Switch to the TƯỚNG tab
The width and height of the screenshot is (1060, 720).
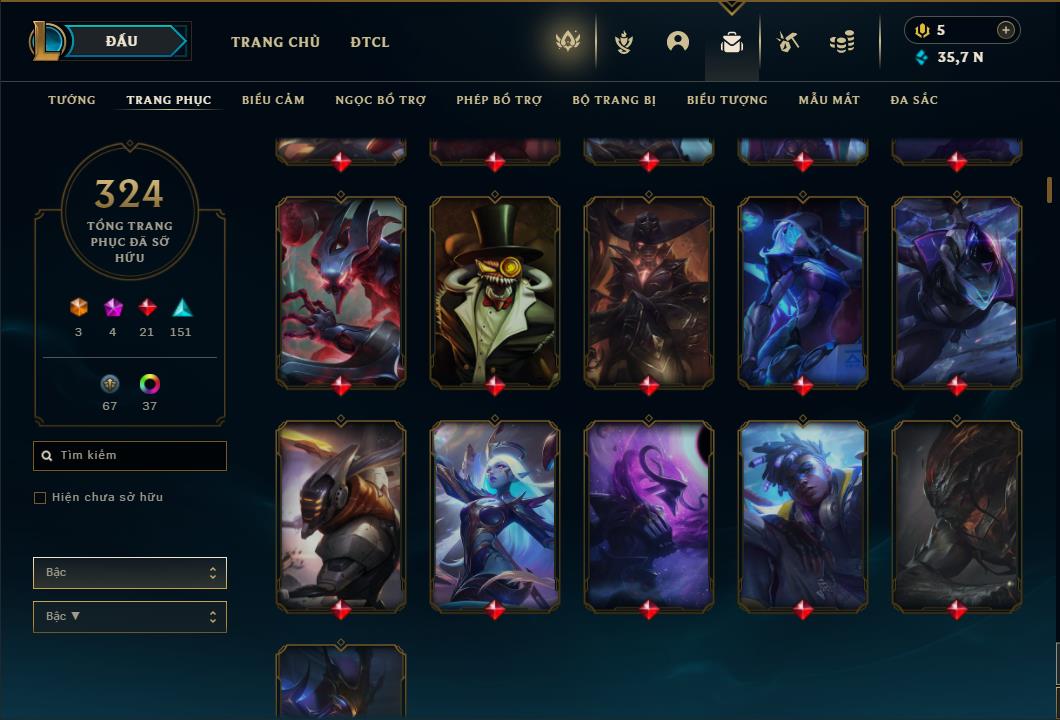(x=72, y=100)
